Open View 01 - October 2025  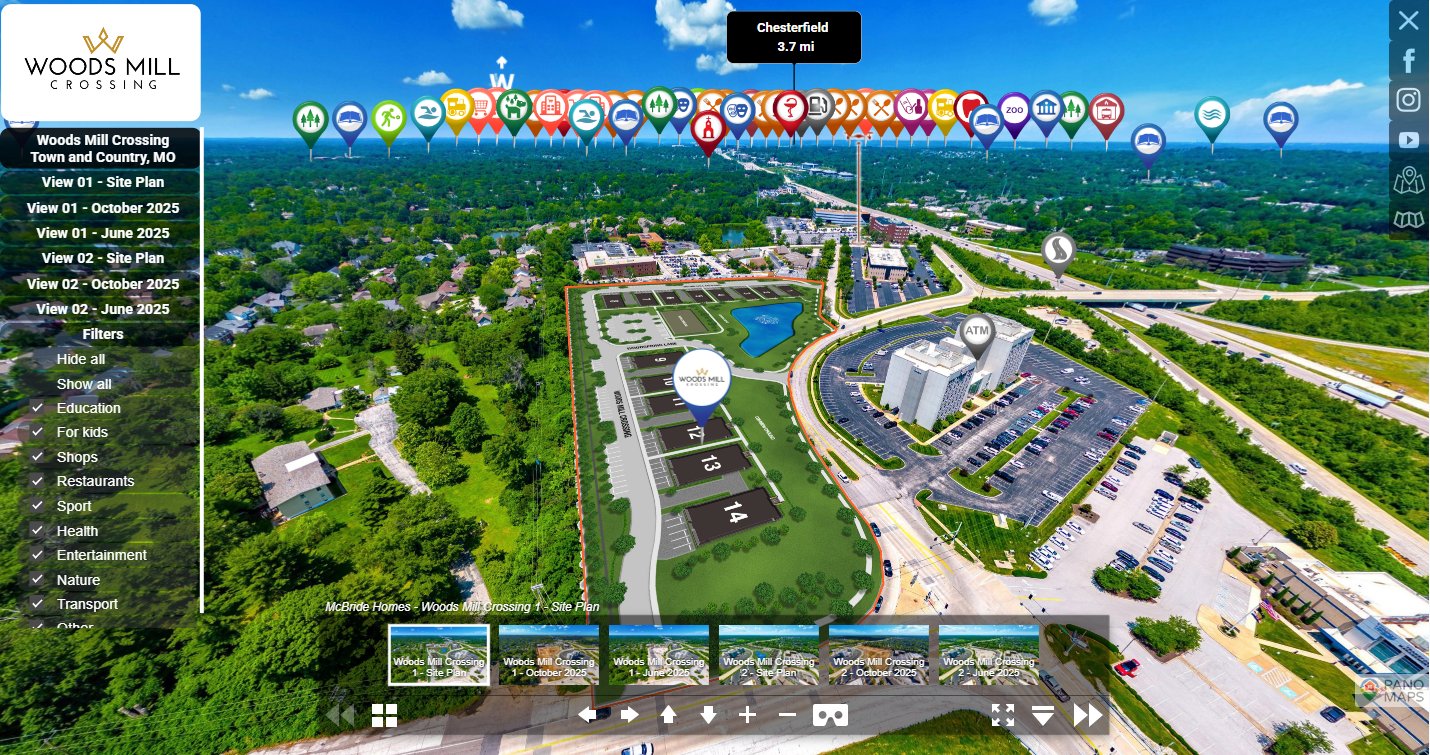(x=103, y=208)
